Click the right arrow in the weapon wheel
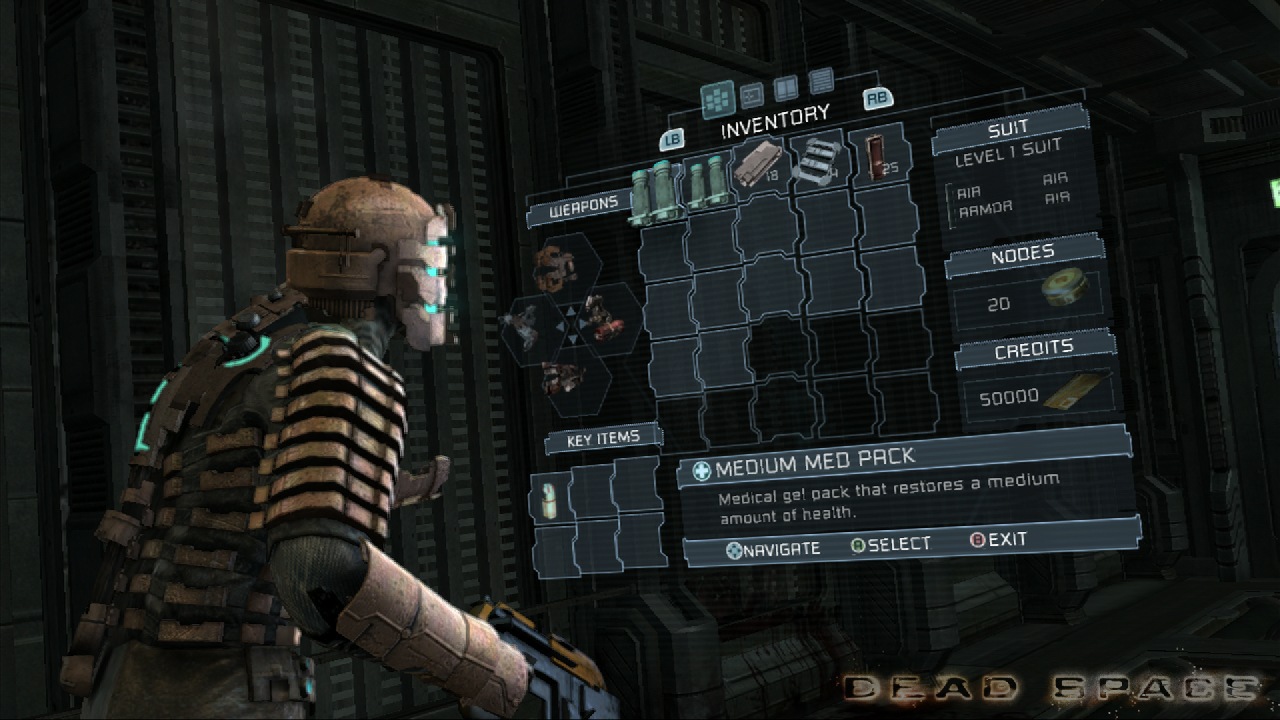Screen dimensions: 1280x720 pyautogui.click(x=582, y=322)
